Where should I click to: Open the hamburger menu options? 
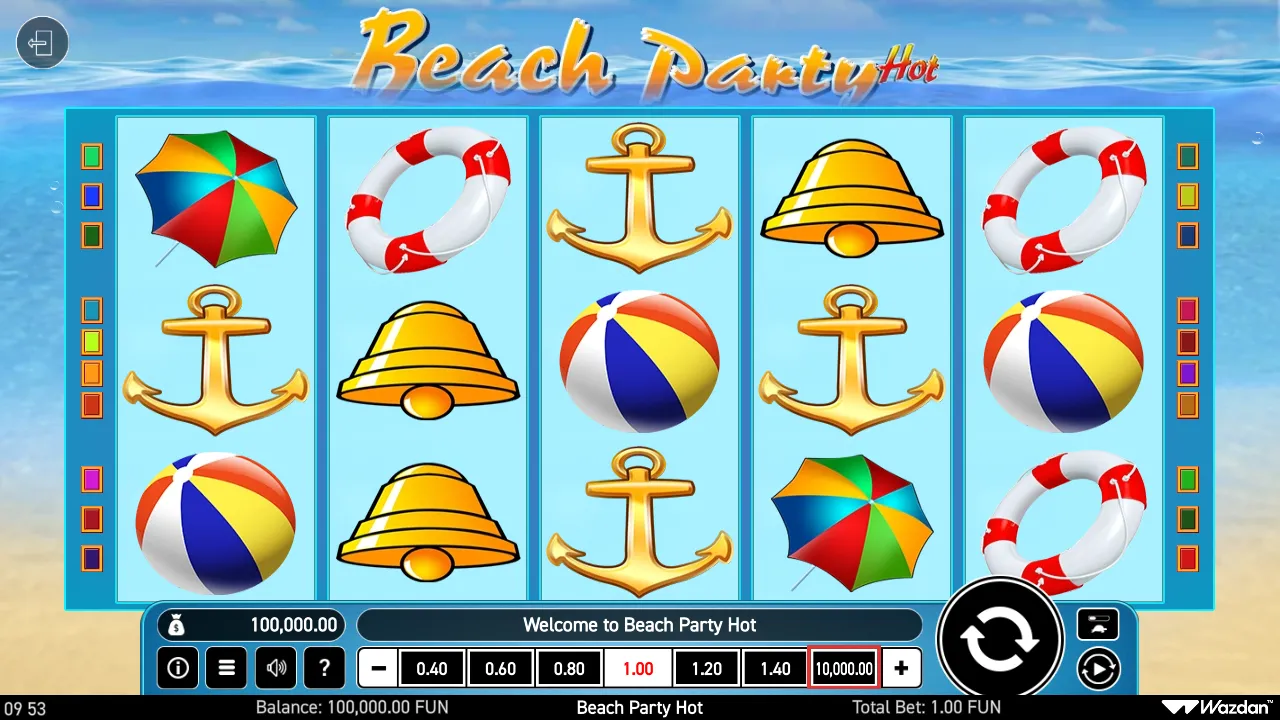tap(226, 668)
